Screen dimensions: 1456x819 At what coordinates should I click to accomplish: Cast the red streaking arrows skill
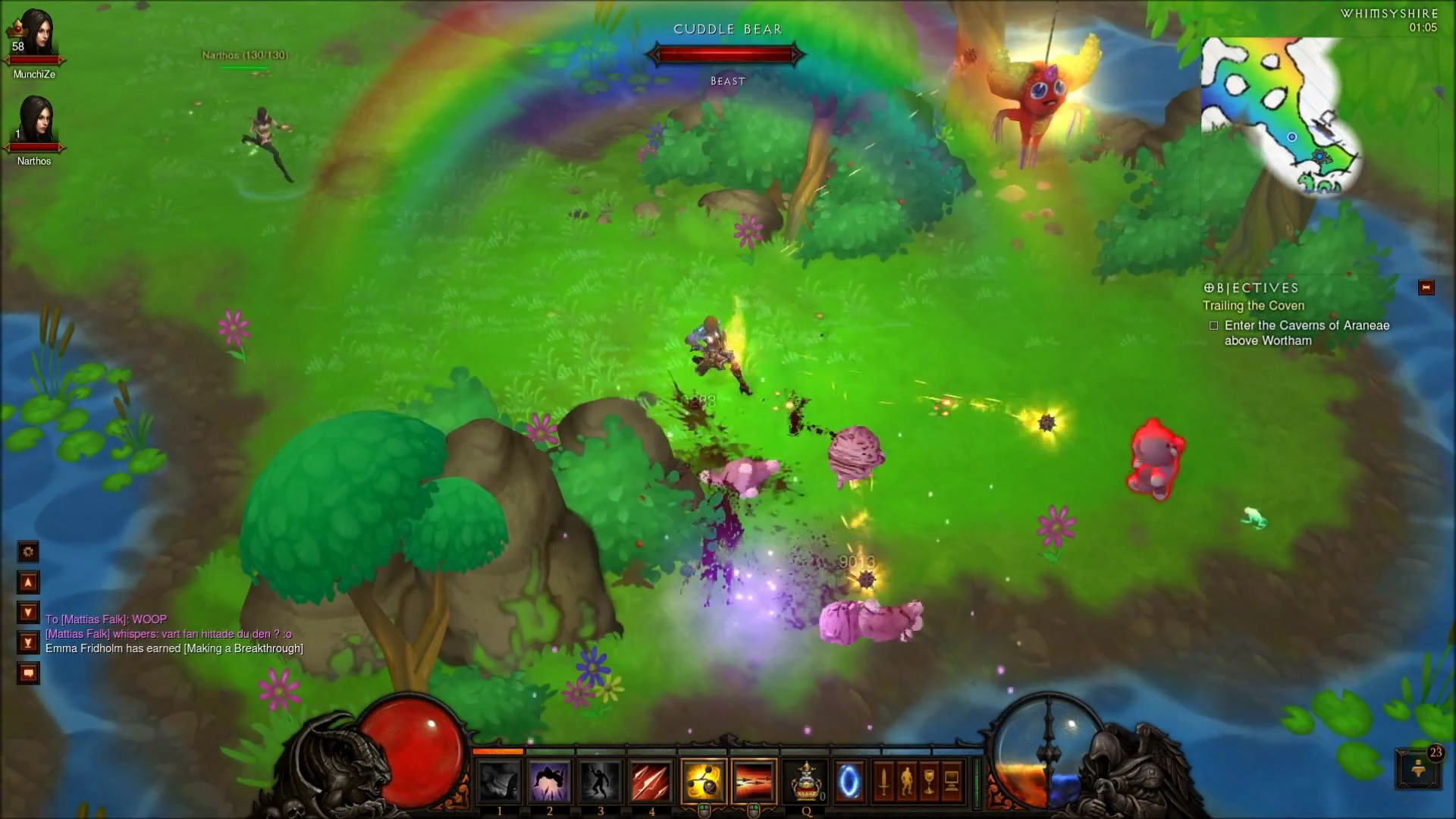651,782
